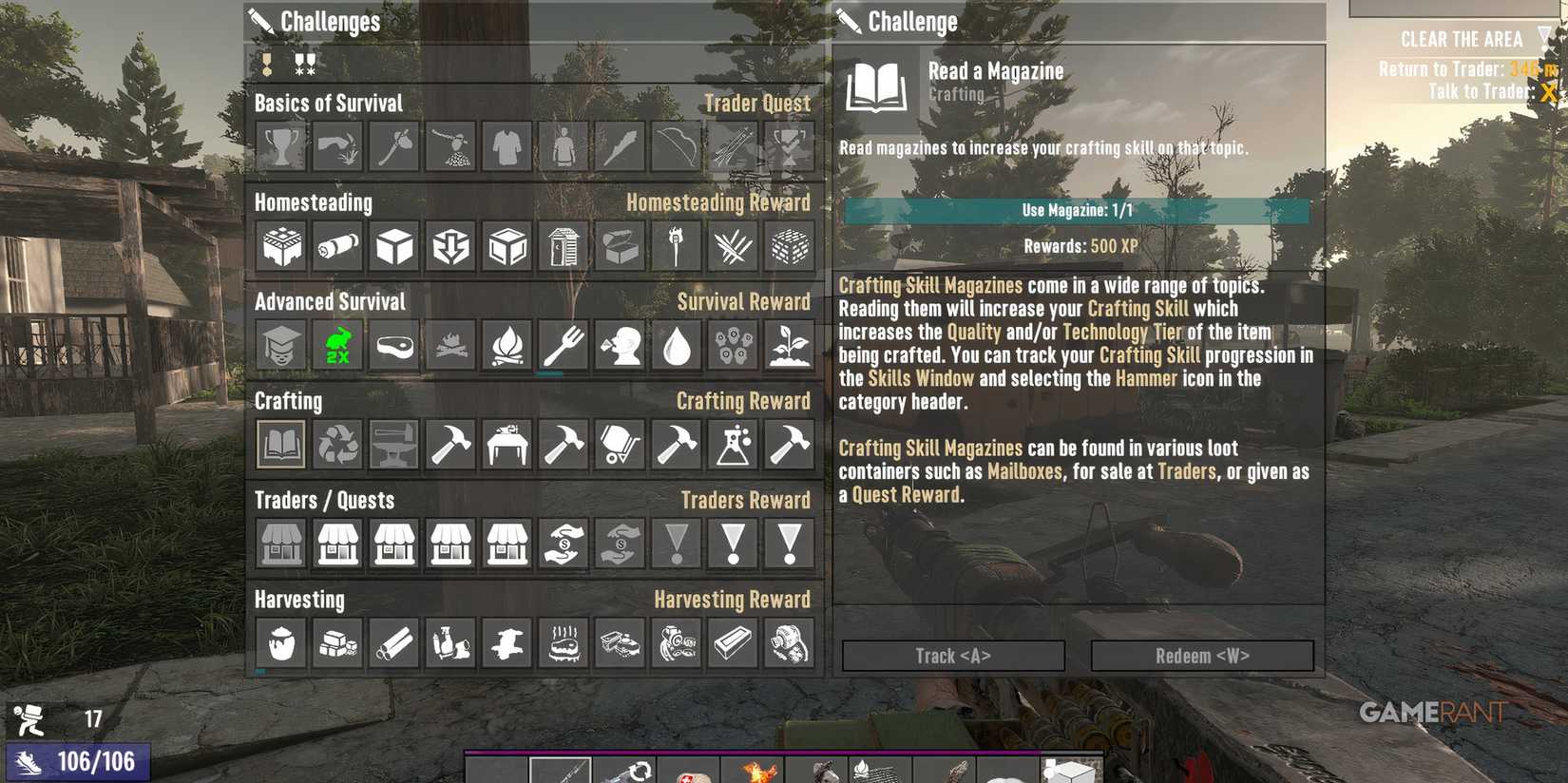Collapse the Basics of Survival section

point(329,103)
